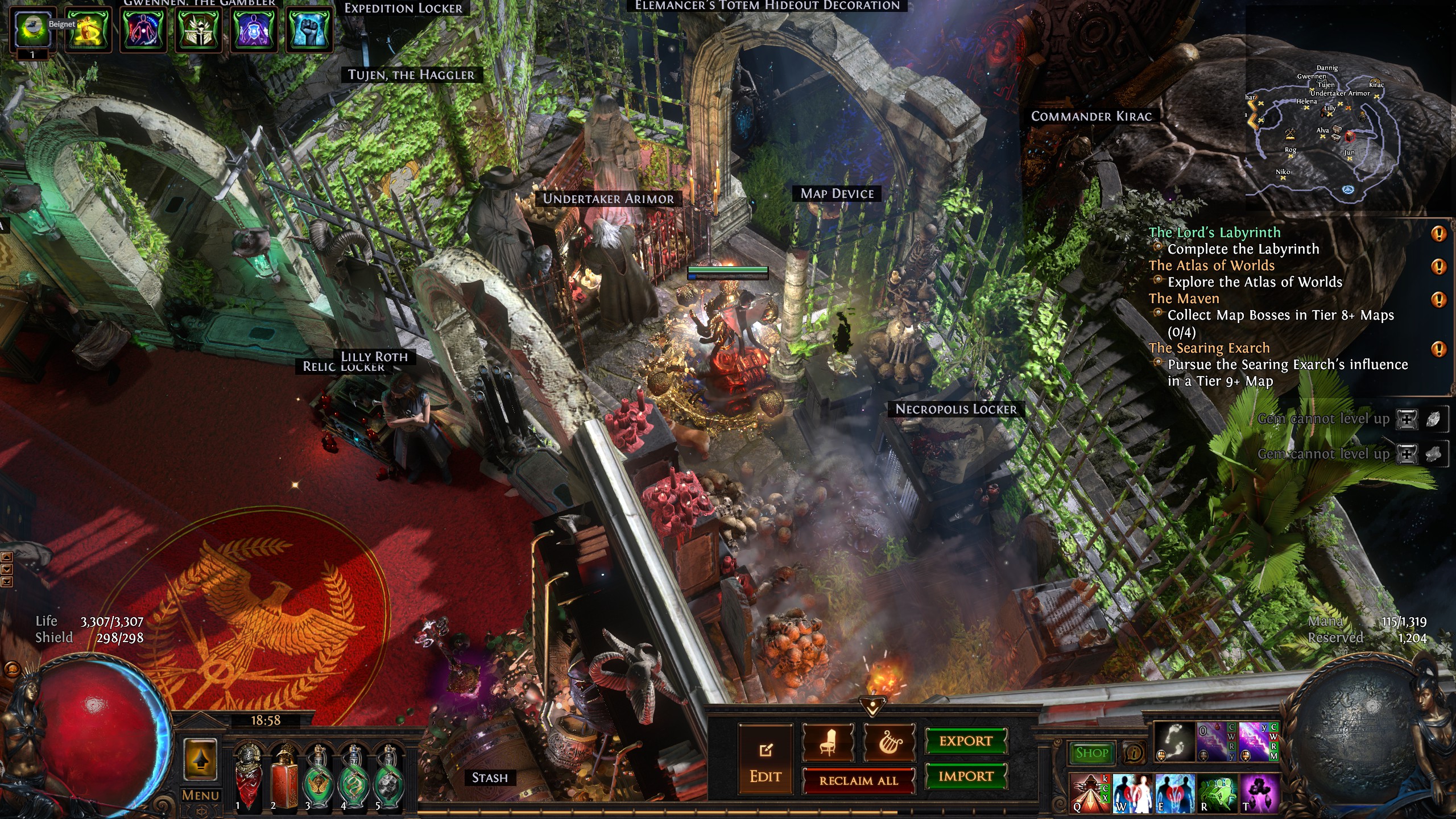Open hideout Edit mode
Image resolution: width=1456 pixels, height=819 pixels.
click(x=765, y=759)
